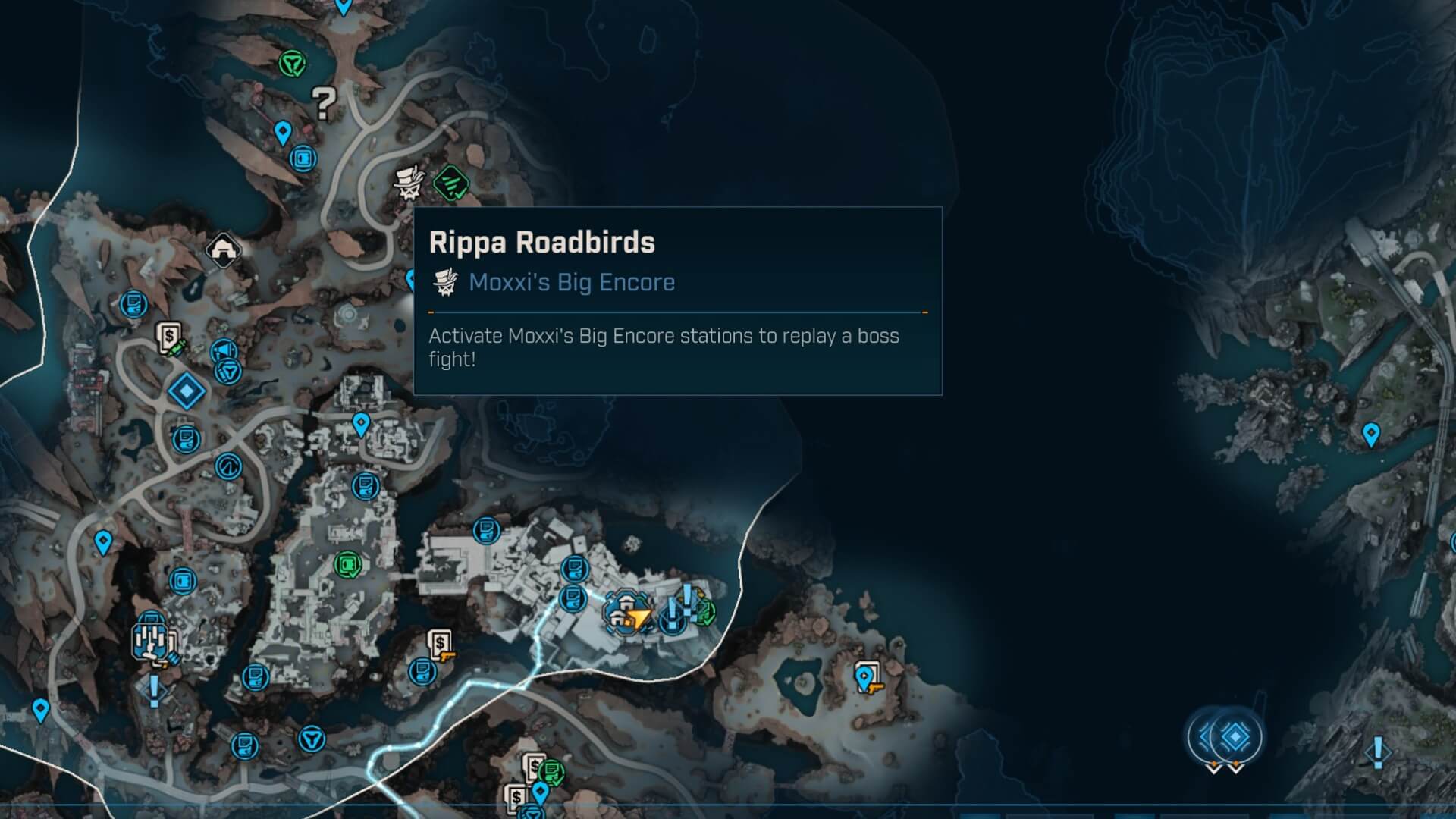
Task: Click the Rippa Roadbirds tooltip title
Action: tap(541, 243)
